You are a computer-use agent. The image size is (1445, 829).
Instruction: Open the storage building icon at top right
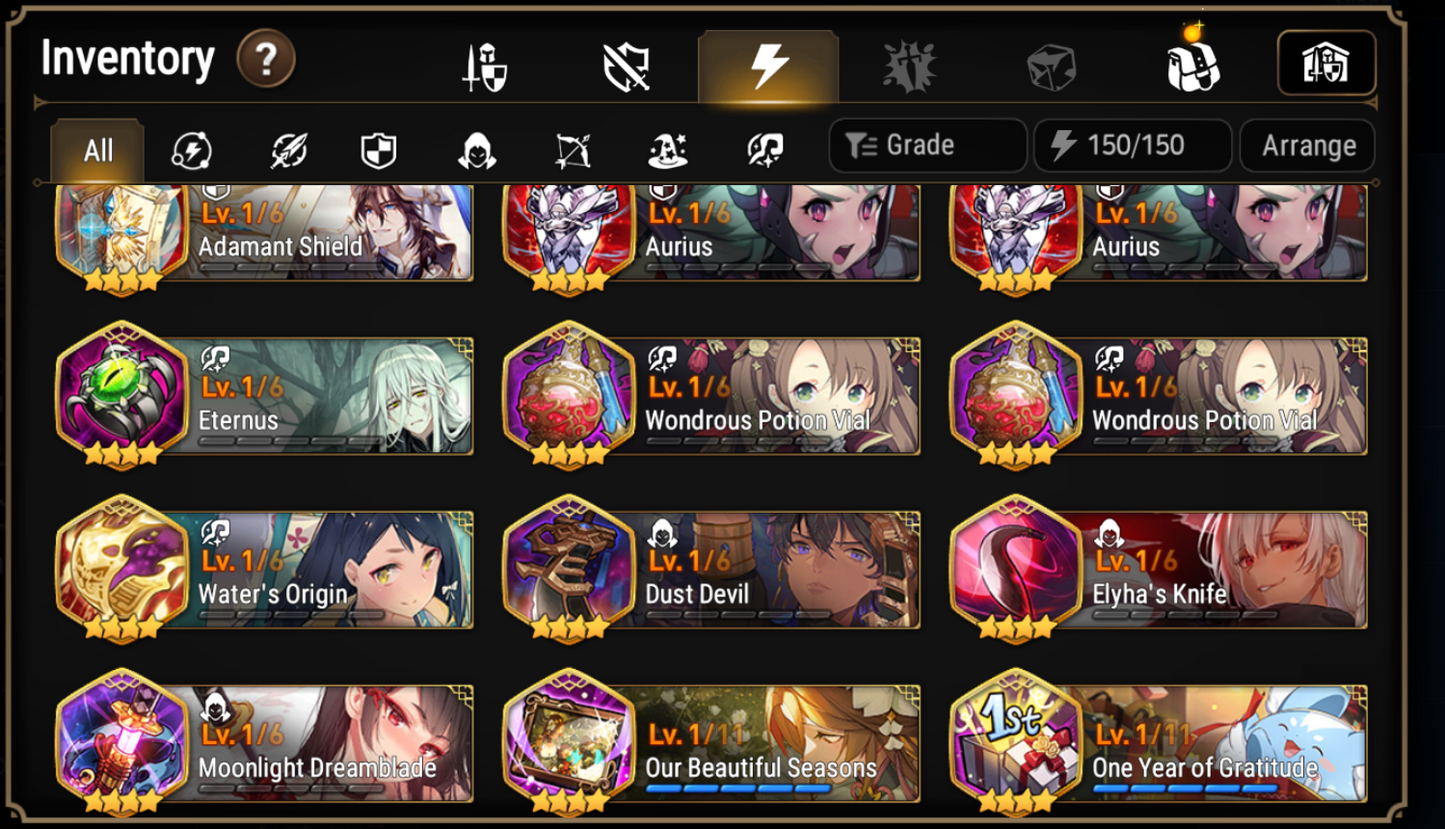[x=1328, y=62]
